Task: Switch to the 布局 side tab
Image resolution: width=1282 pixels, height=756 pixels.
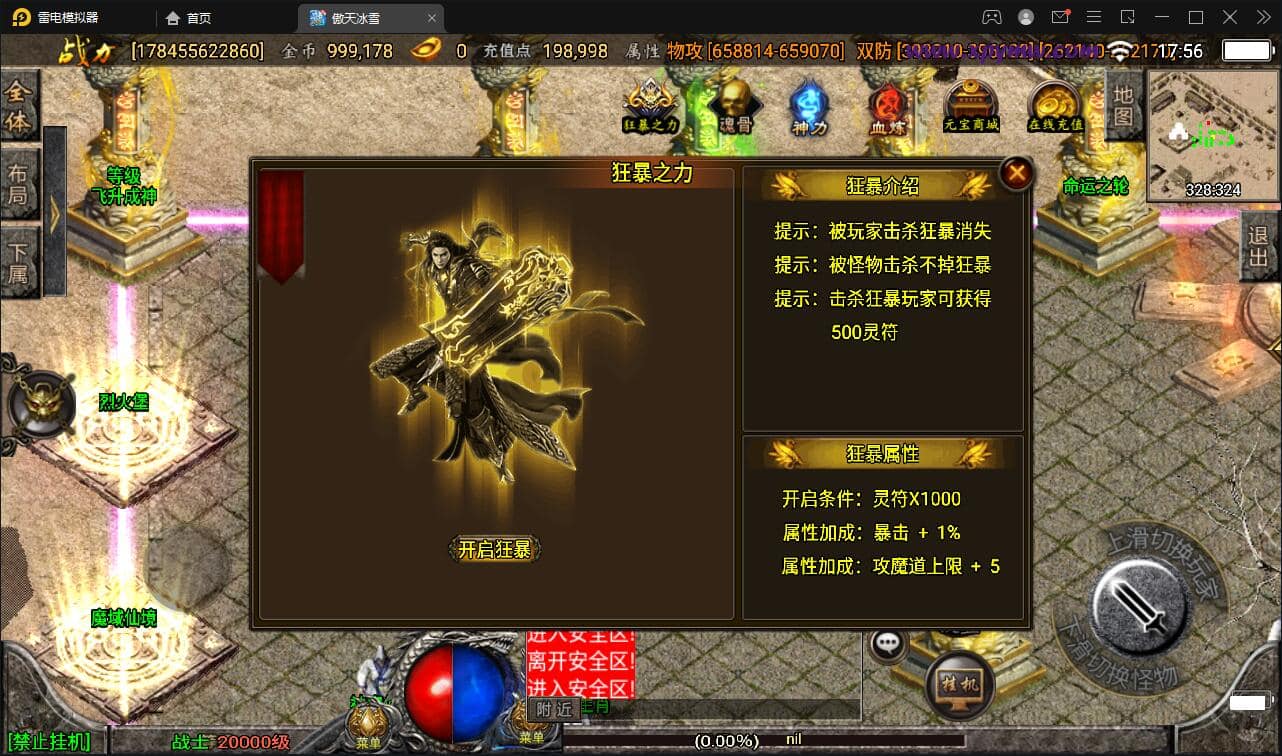Action: coord(18,183)
